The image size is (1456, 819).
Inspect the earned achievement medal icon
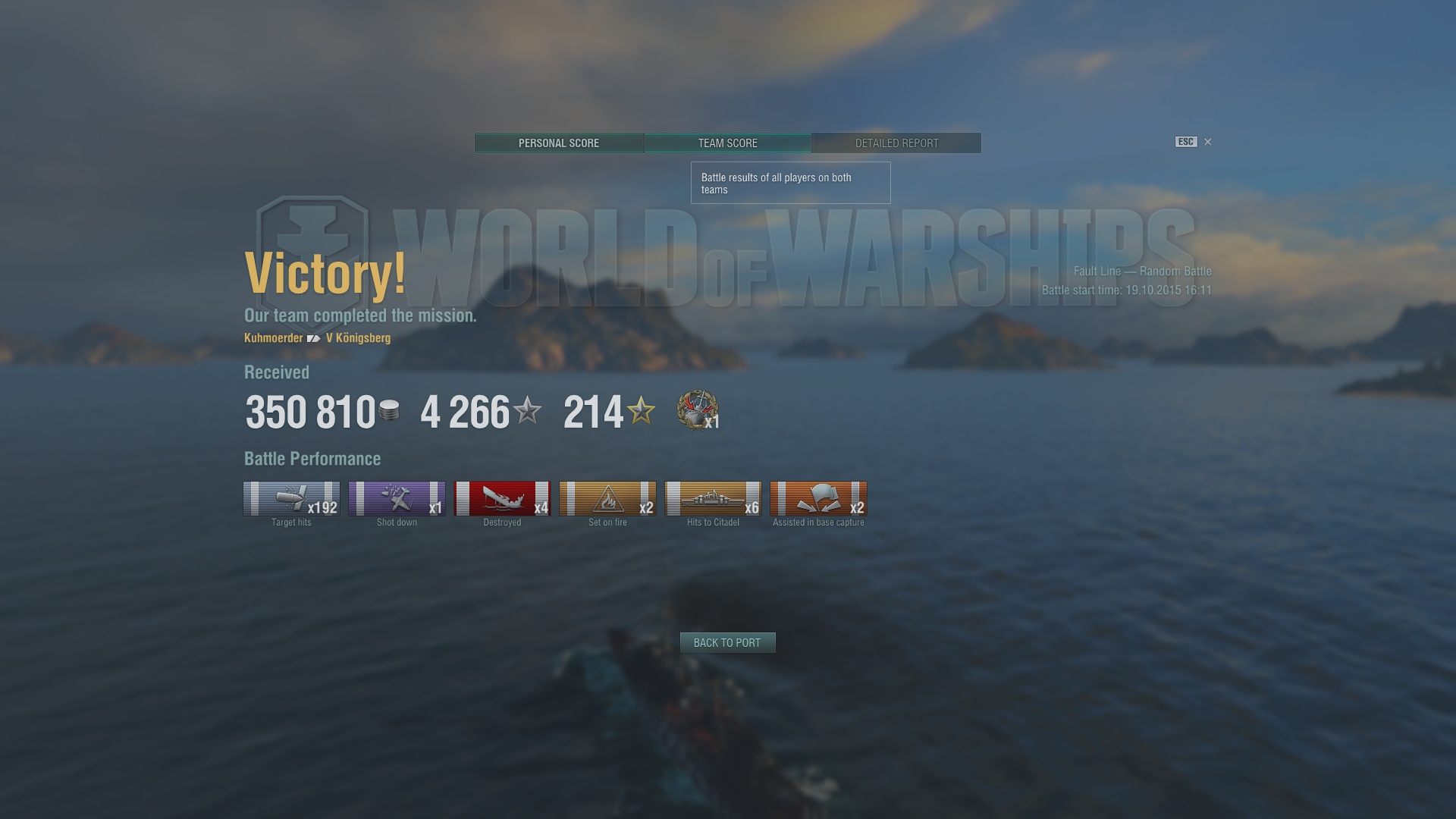697,410
